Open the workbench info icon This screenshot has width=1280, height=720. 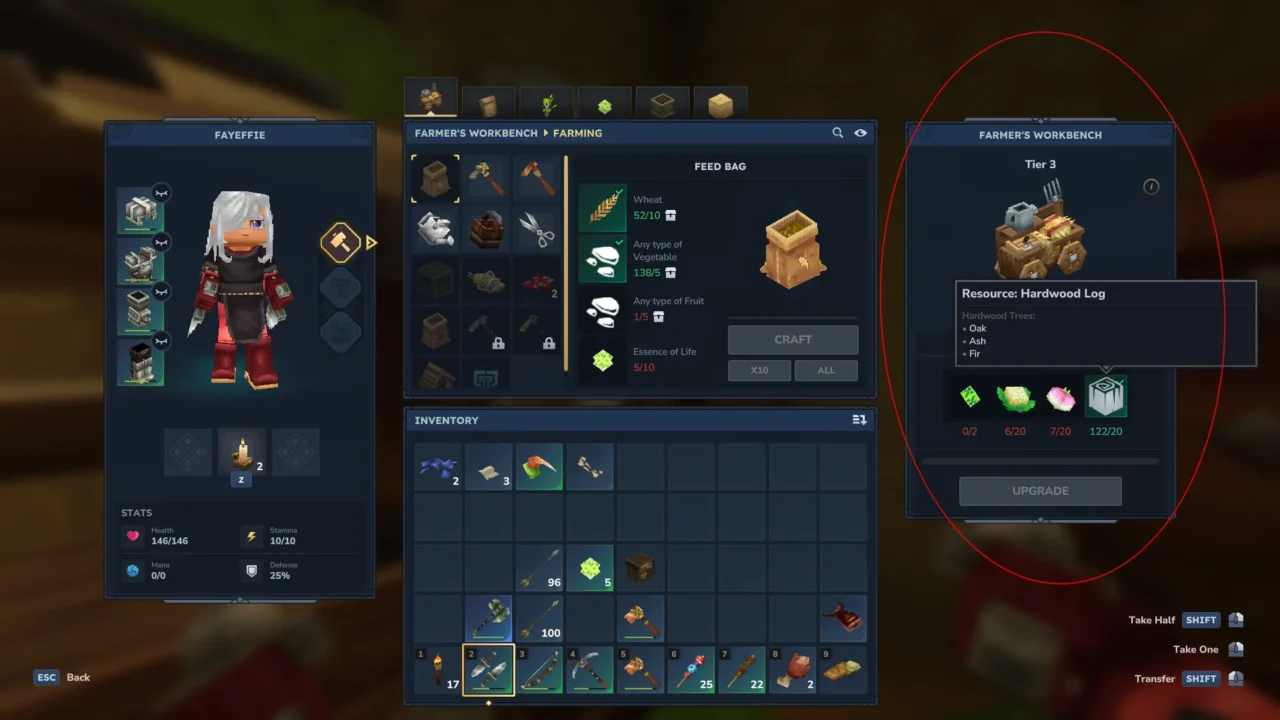tap(1151, 187)
